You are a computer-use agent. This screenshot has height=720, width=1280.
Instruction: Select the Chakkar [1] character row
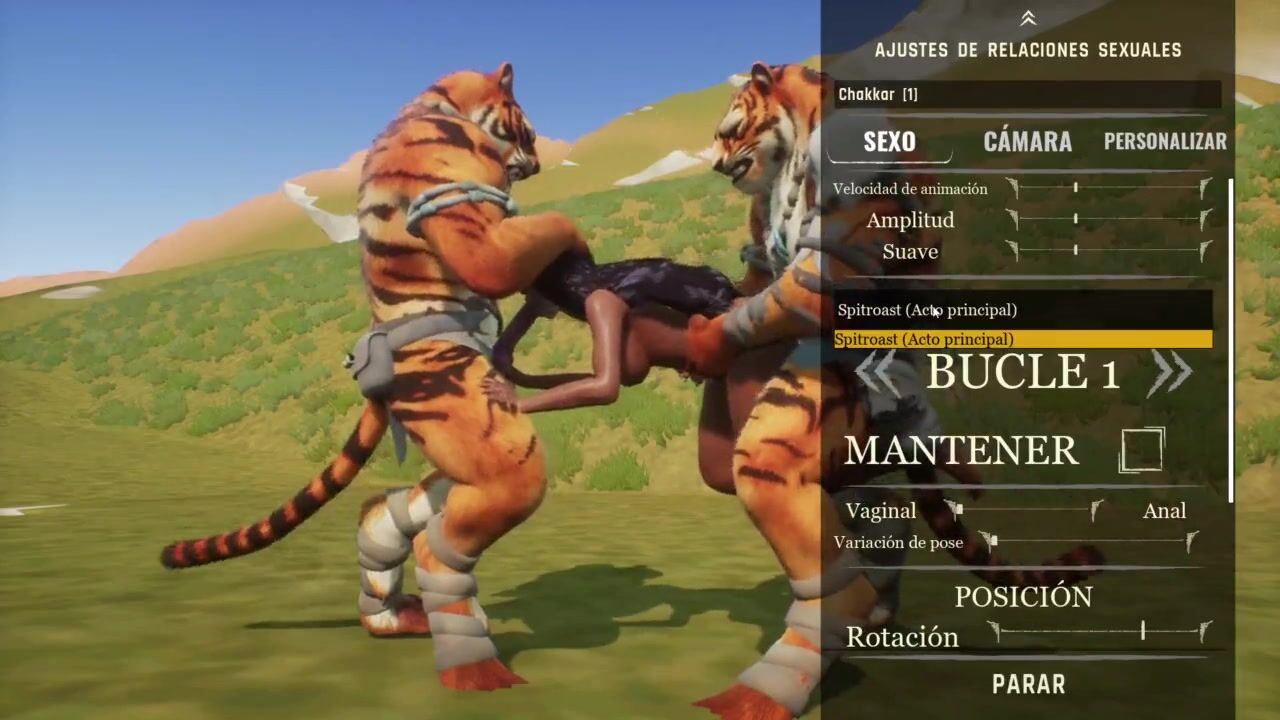(1027, 95)
